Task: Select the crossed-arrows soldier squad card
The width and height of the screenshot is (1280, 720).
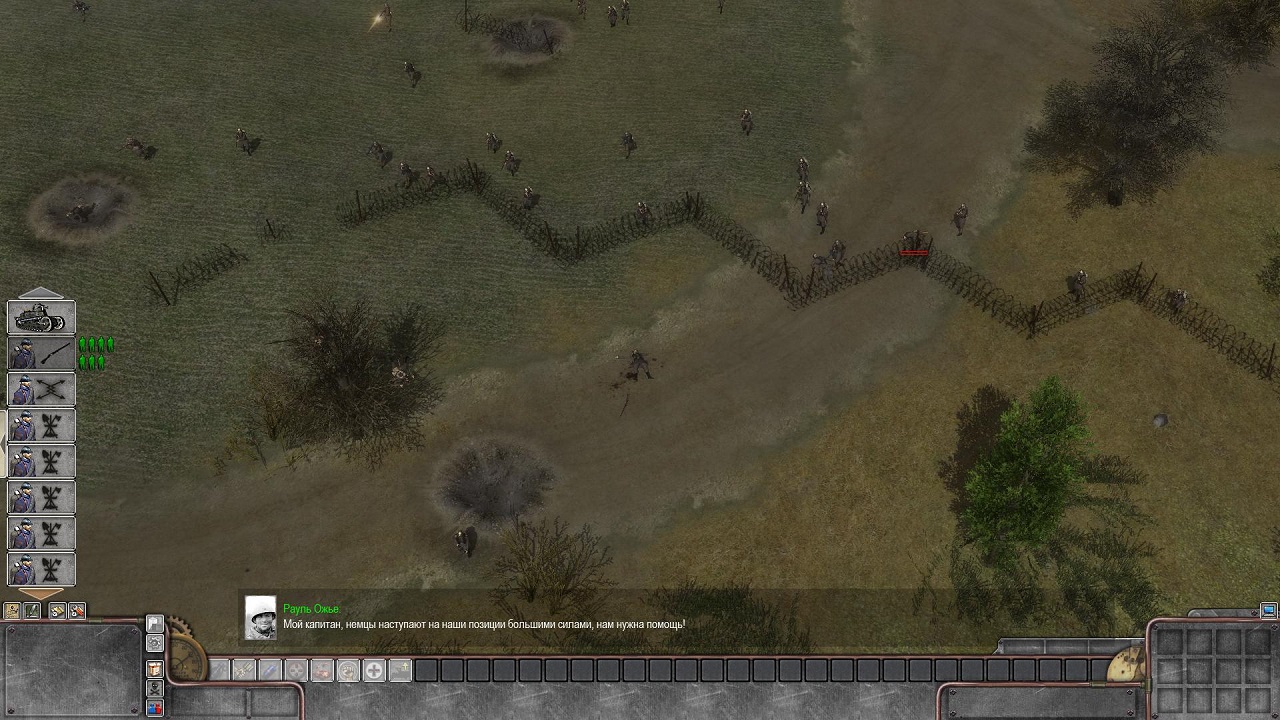Action: 41,390
